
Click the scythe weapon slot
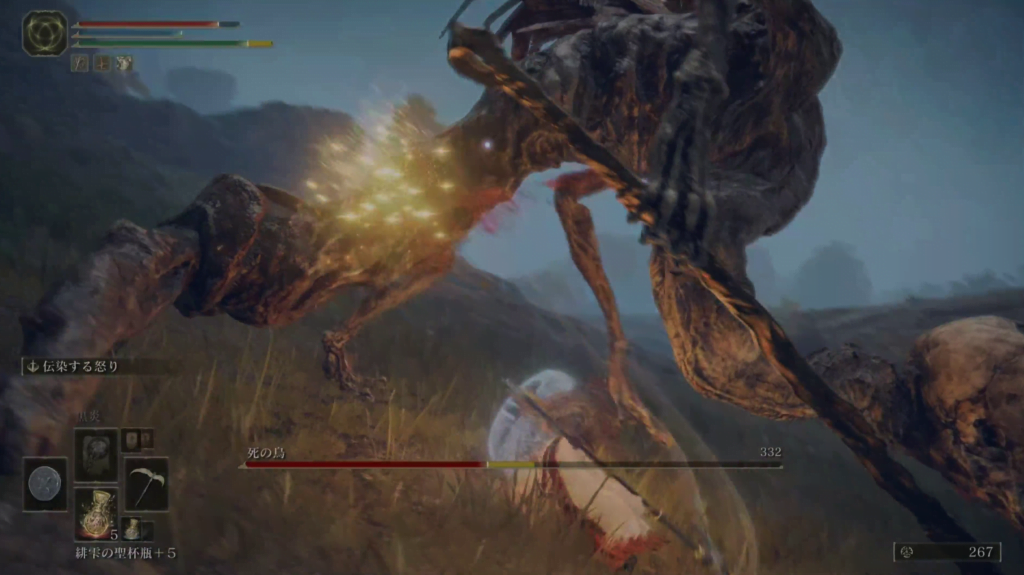[x=146, y=484]
